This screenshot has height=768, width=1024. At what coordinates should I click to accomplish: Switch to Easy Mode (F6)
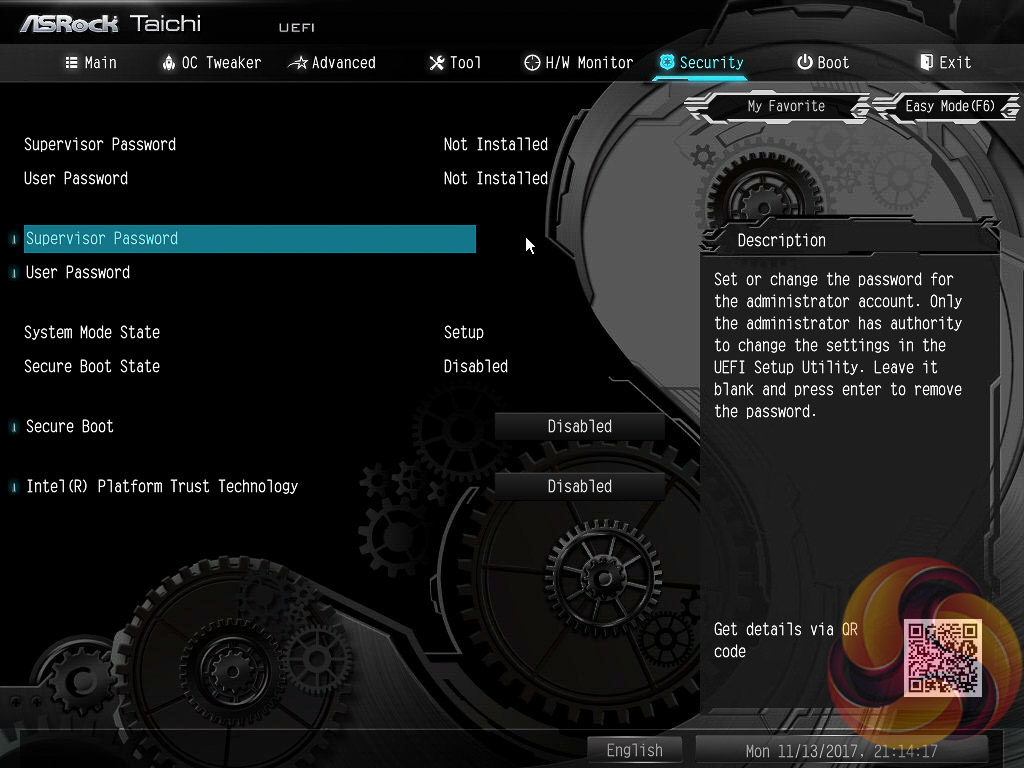[x=949, y=106]
